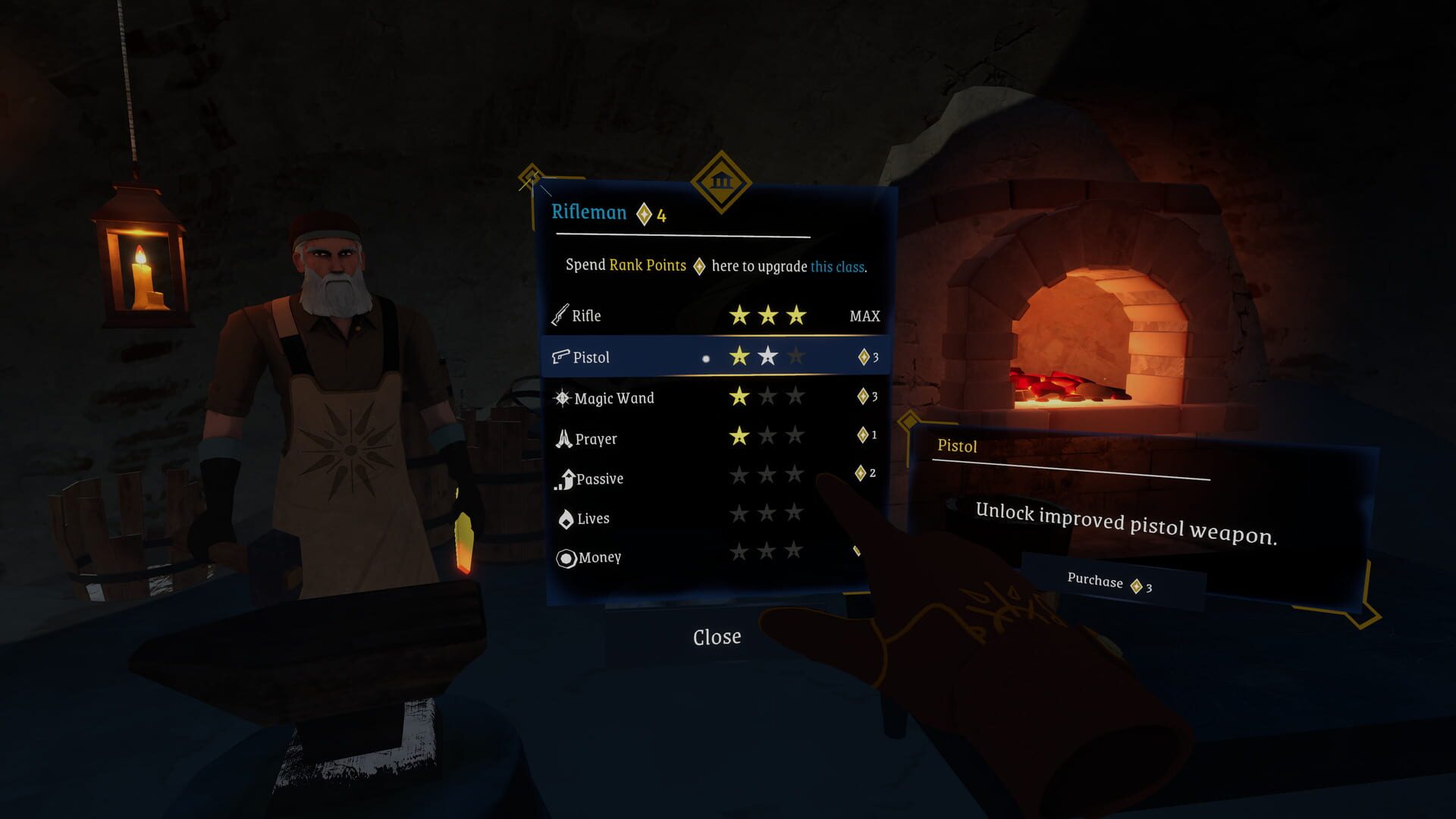The width and height of the screenshot is (1456, 819).
Task: Toggle the second star for Magic Wand
Action: [767, 396]
